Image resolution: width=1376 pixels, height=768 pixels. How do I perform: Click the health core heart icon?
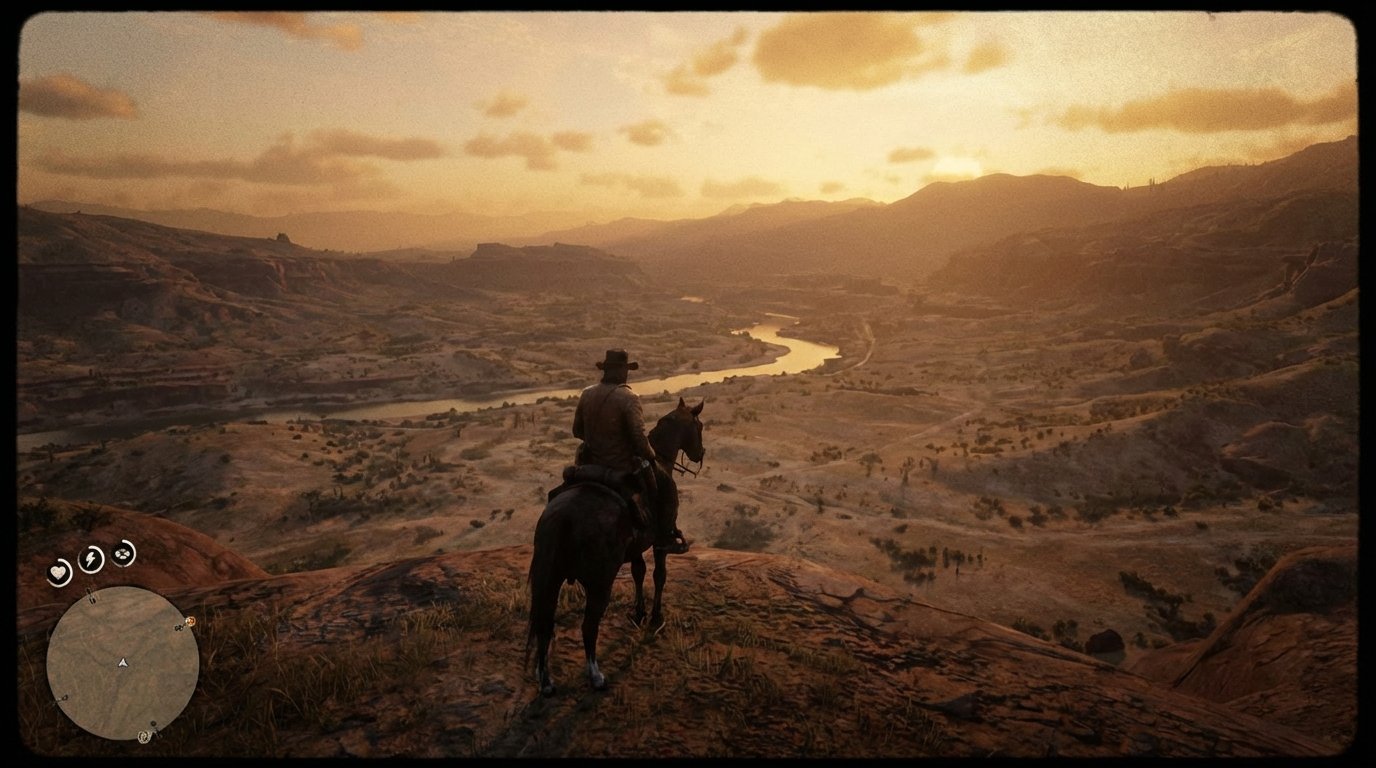pos(58,570)
